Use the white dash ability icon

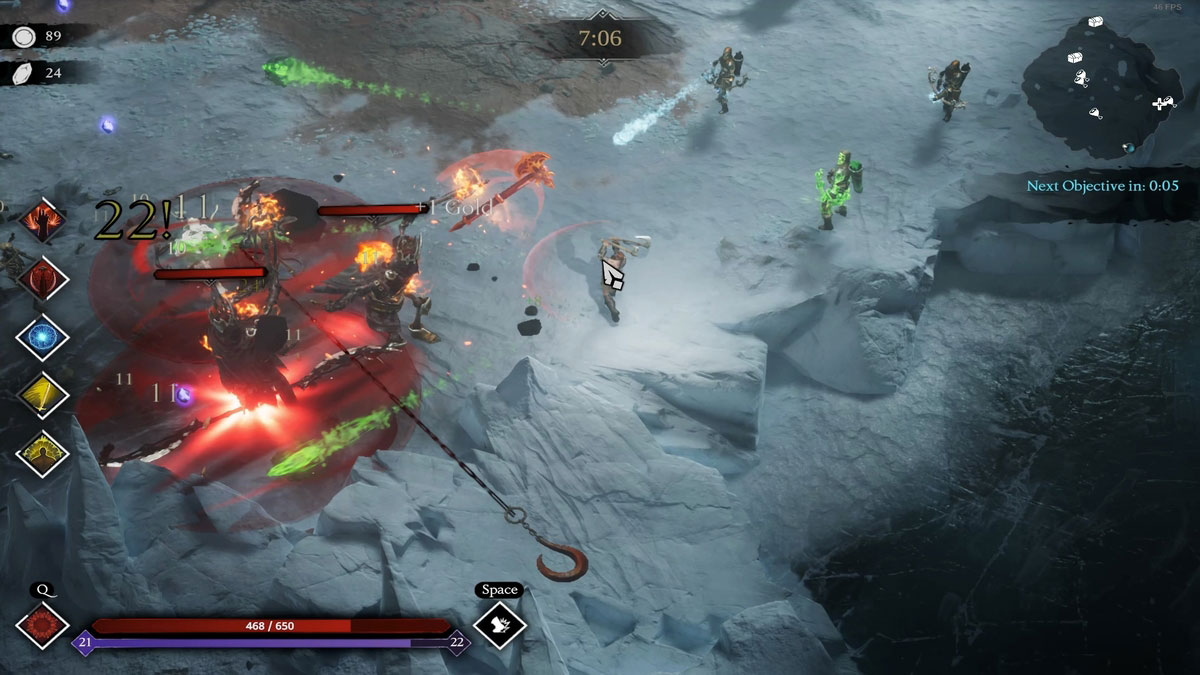499,625
